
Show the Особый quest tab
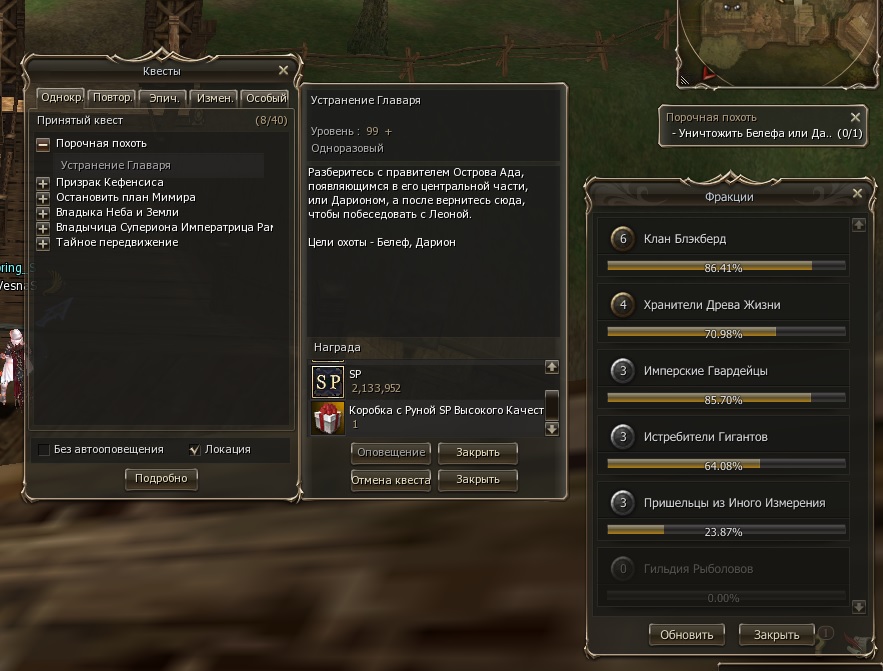coord(266,98)
